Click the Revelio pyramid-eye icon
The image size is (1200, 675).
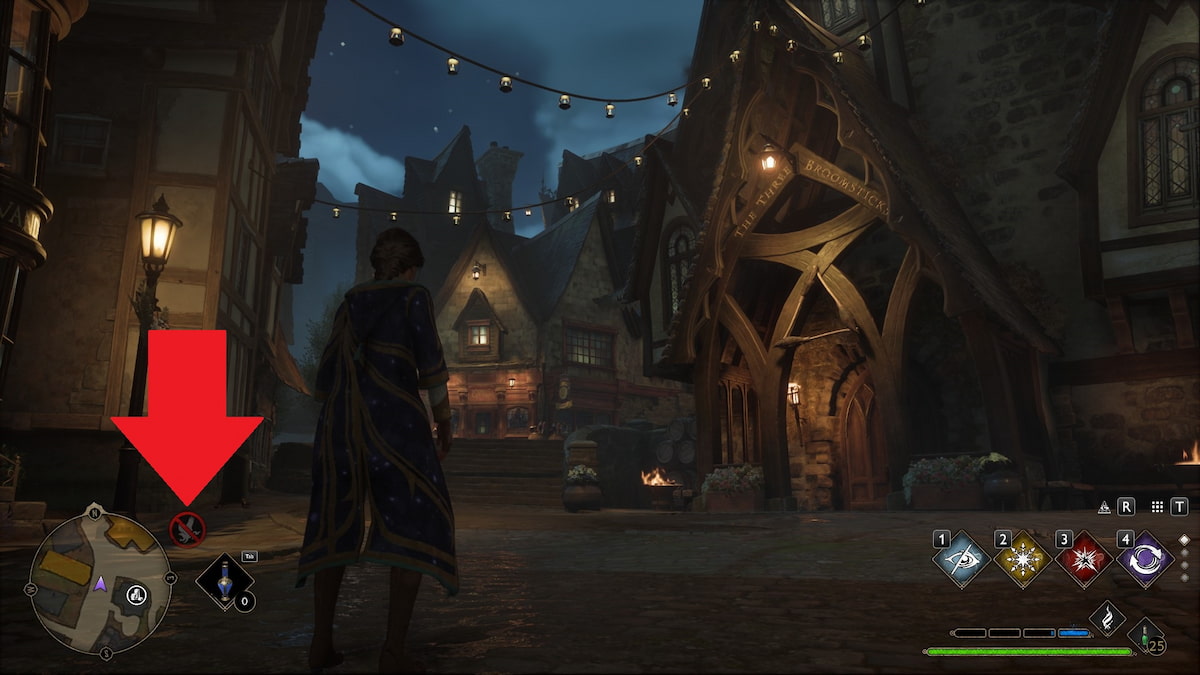[x=1104, y=507]
